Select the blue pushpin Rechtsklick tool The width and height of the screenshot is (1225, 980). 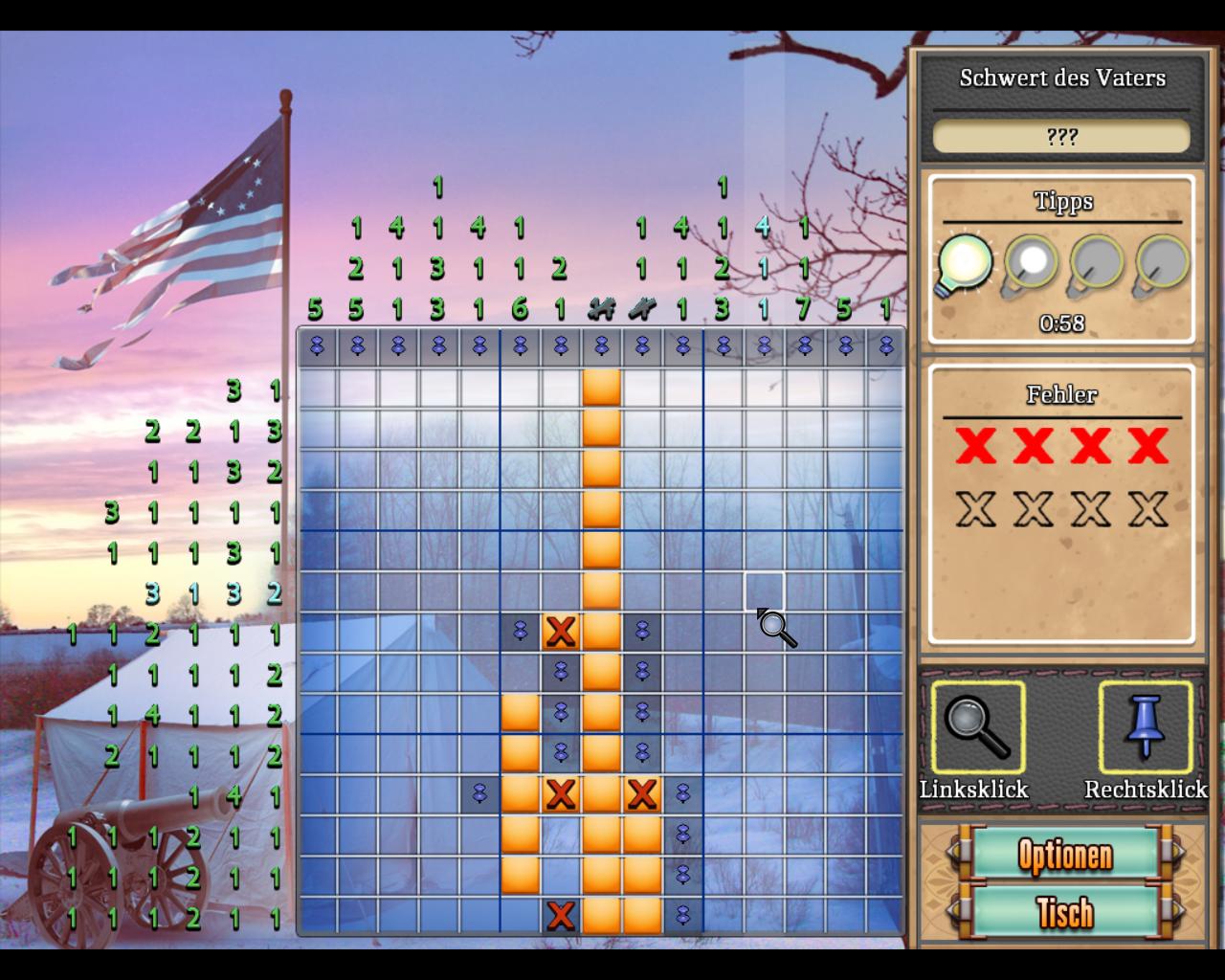coord(1146,728)
